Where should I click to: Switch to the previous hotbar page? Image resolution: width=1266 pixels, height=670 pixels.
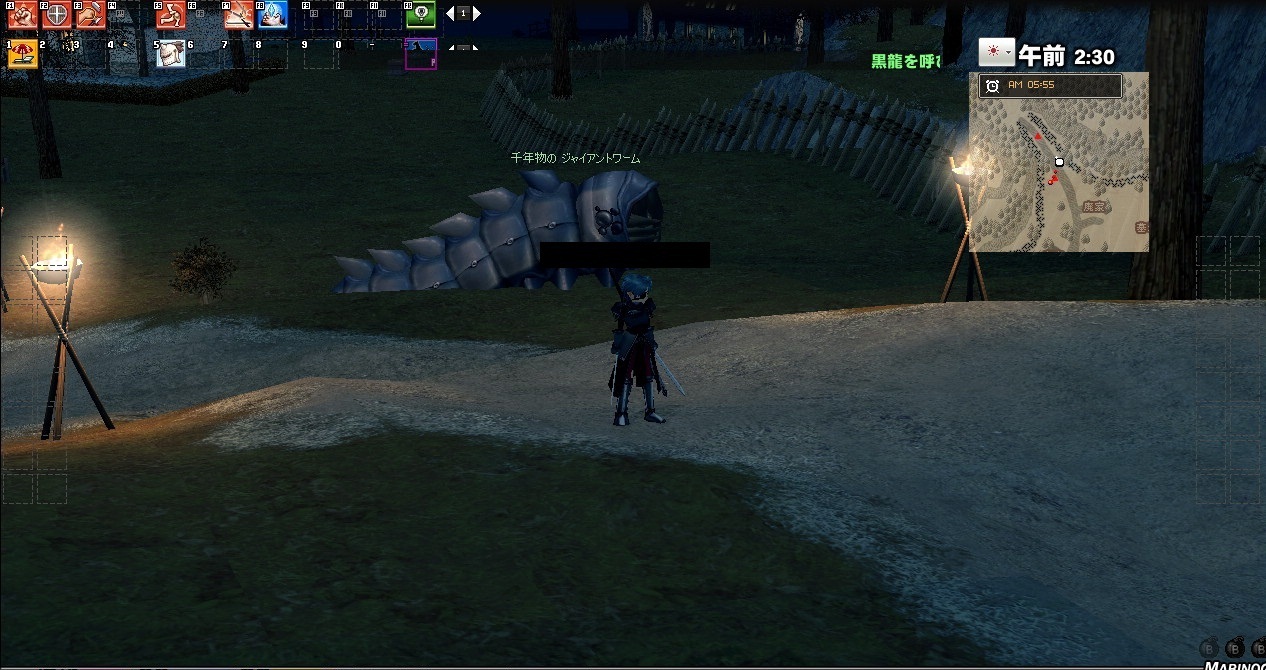(x=450, y=14)
